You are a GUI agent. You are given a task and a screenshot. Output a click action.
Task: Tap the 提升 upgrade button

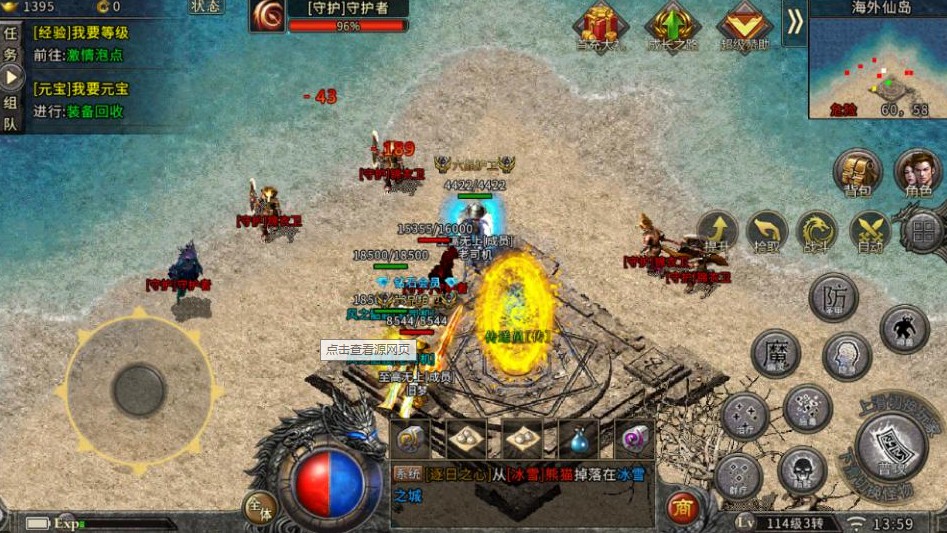point(716,231)
